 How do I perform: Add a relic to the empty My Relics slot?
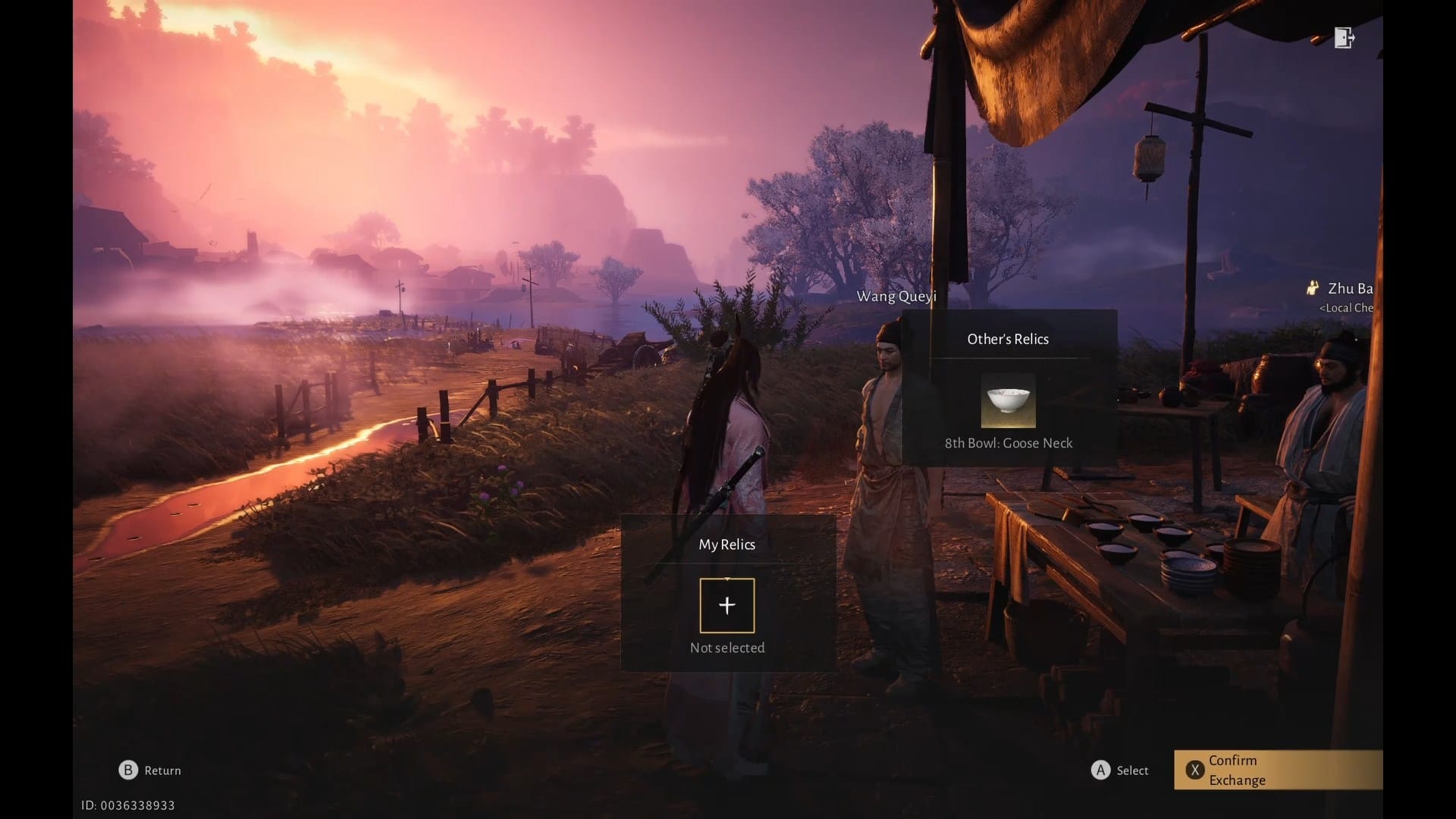tap(726, 605)
